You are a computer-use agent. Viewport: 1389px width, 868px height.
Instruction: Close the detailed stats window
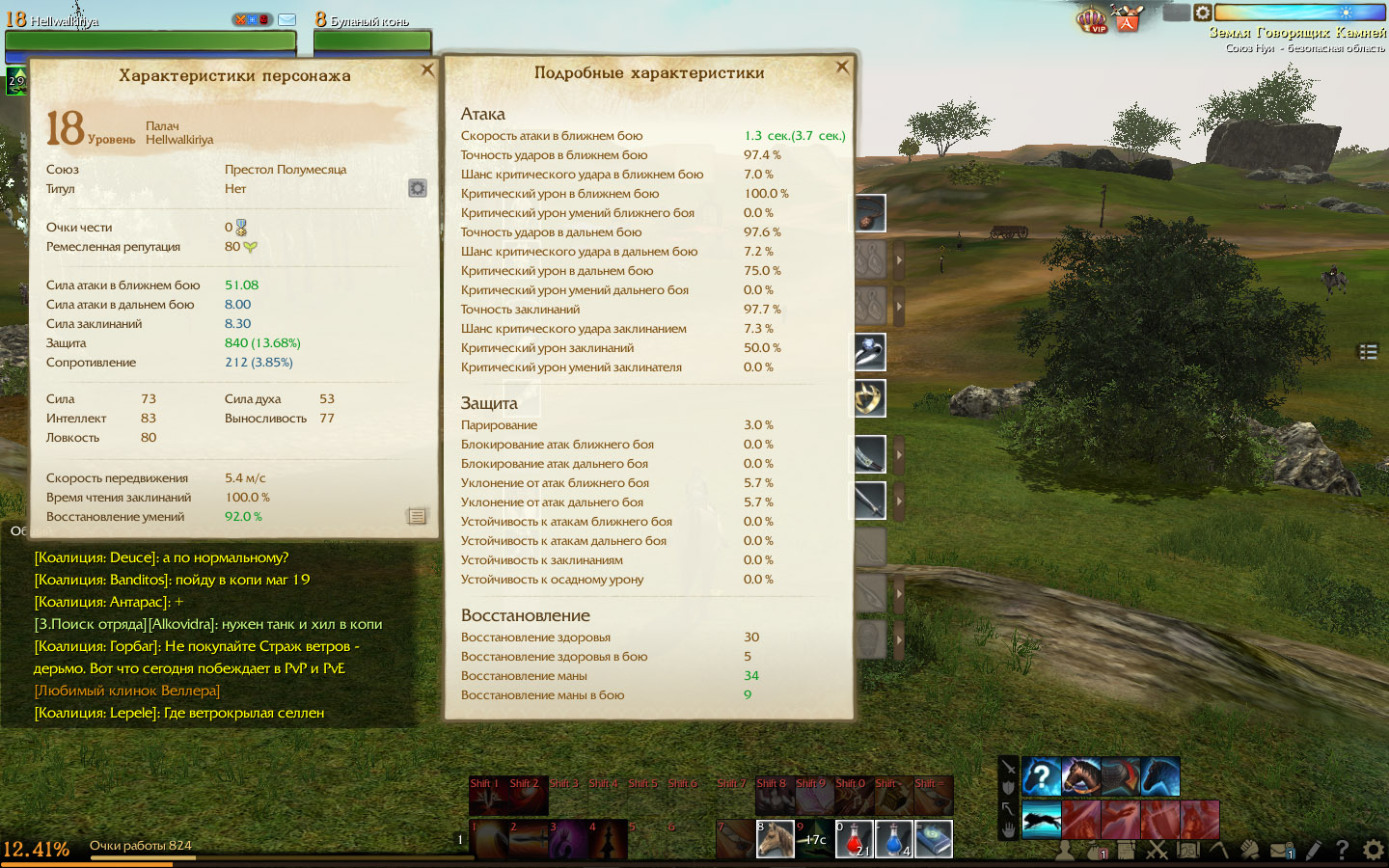pyautogui.click(x=842, y=67)
